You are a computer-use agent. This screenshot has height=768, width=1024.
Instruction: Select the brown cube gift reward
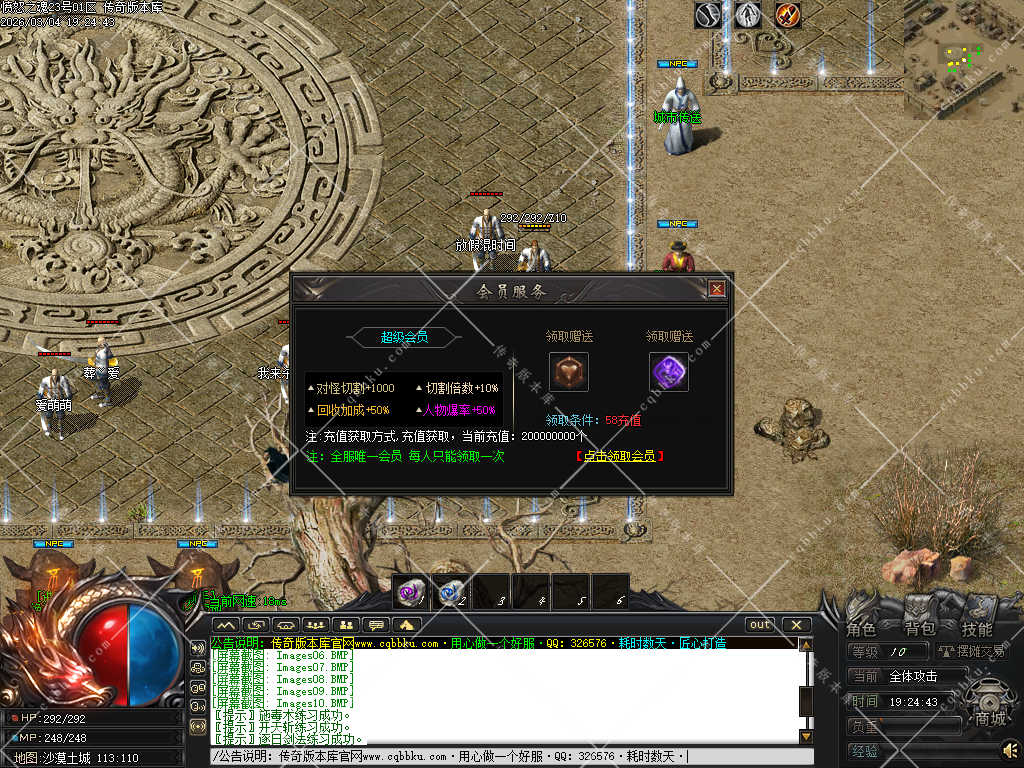coord(568,372)
